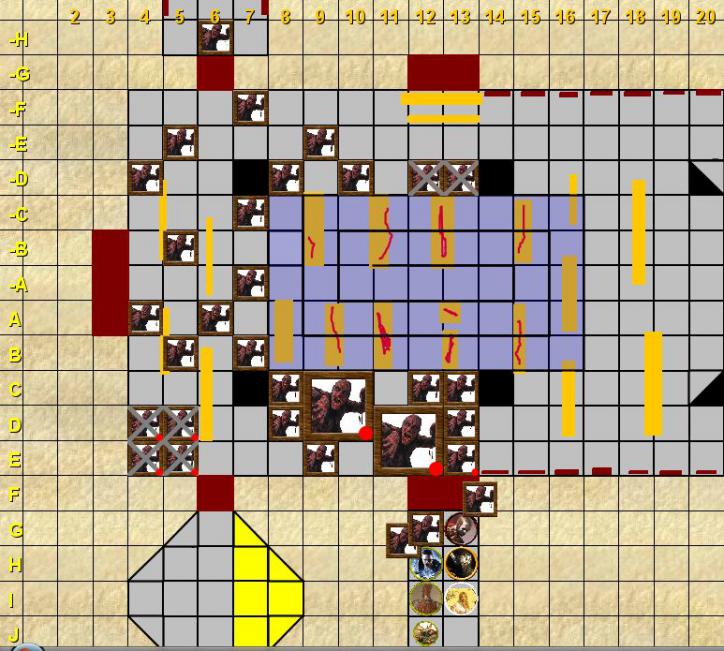Pick the brown tree-like round hero token

(426, 598)
